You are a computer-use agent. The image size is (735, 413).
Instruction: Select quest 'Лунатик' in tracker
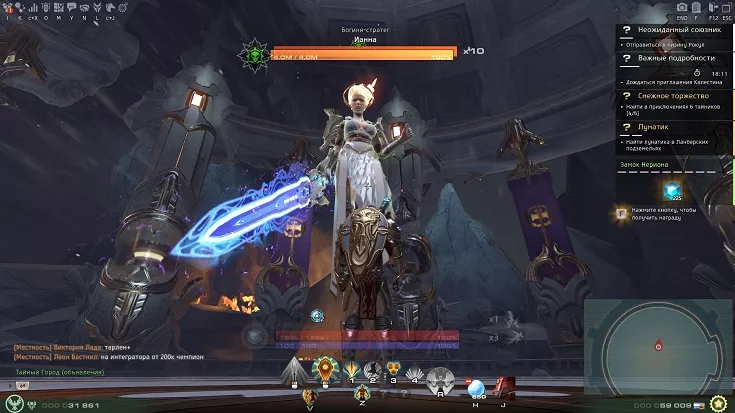click(652, 128)
